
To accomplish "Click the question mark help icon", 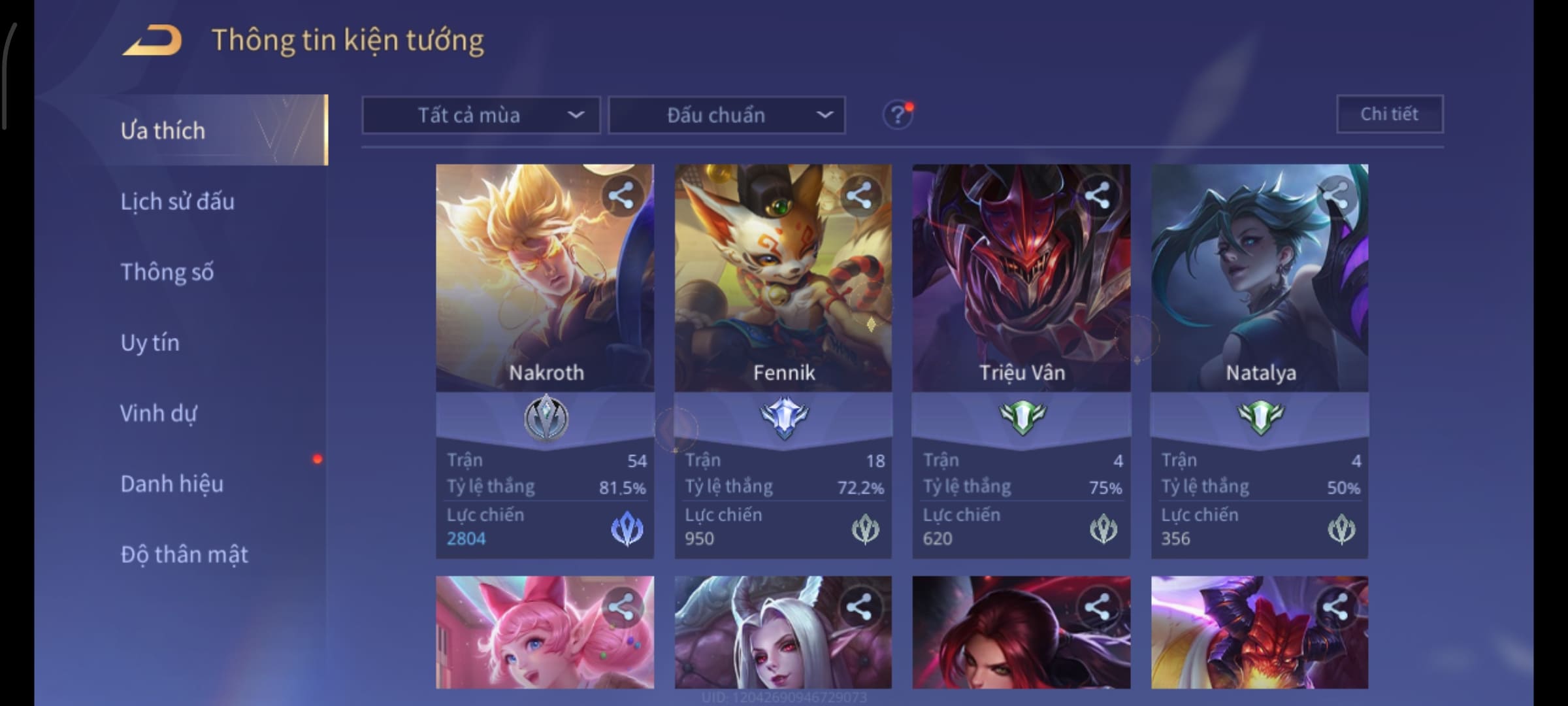I will tap(897, 116).
